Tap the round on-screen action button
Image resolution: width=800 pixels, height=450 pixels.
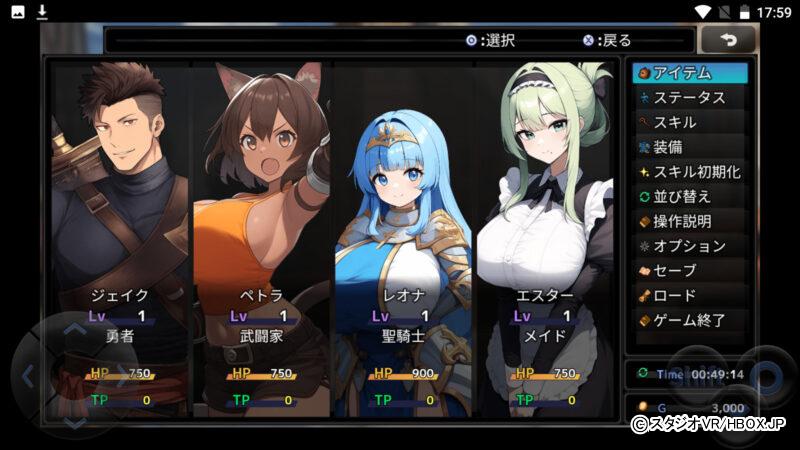(765, 378)
